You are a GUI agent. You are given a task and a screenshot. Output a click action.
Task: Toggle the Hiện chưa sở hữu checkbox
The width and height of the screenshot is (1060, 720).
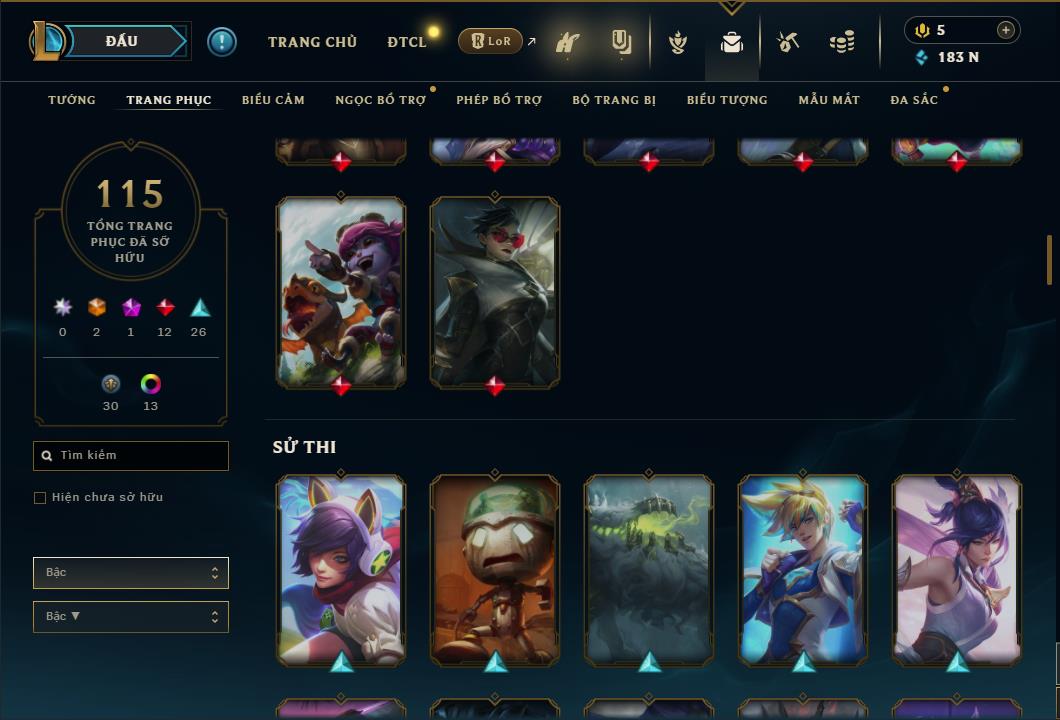(x=40, y=498)
